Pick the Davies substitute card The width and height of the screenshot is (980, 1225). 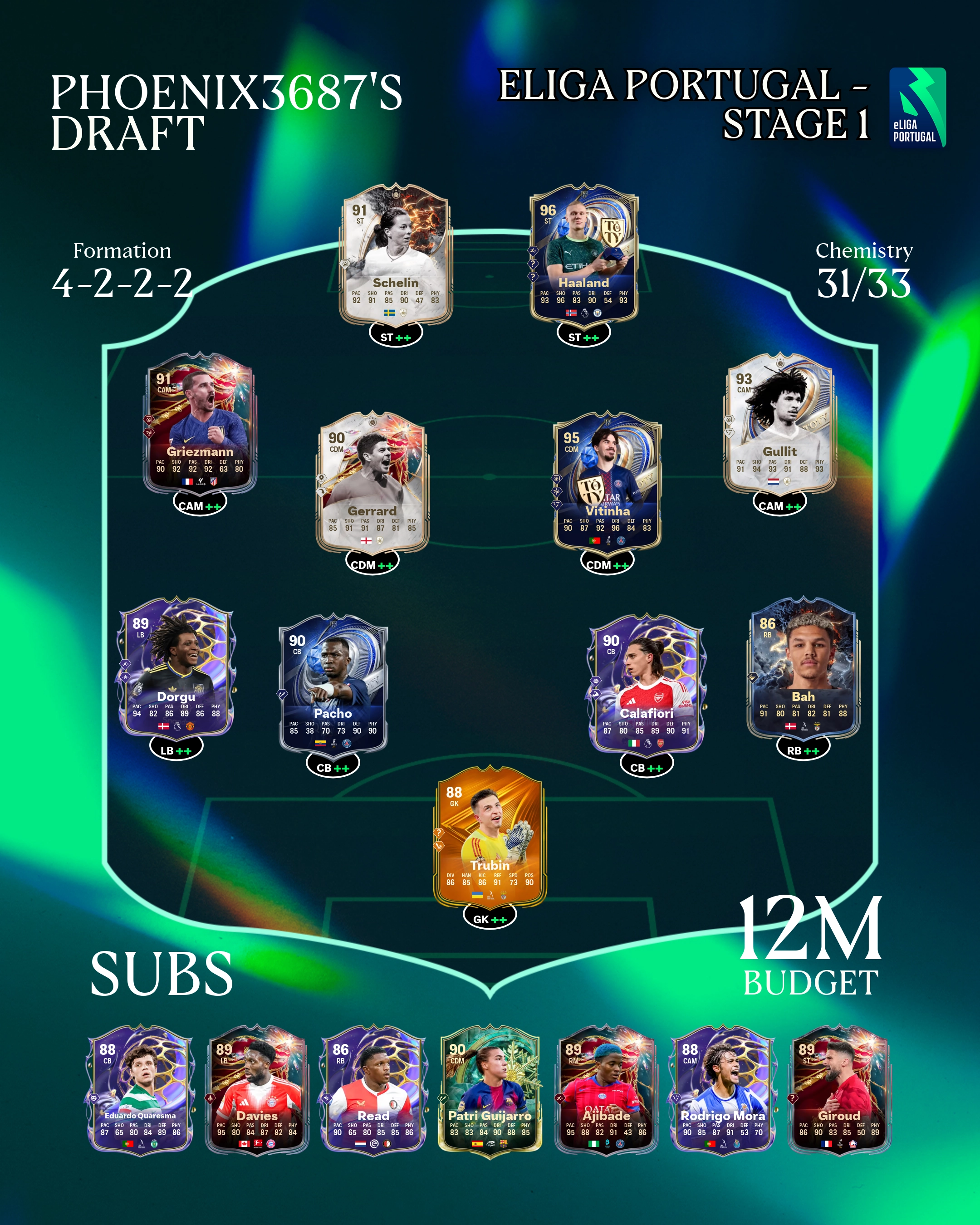(x=257, y=1090)
